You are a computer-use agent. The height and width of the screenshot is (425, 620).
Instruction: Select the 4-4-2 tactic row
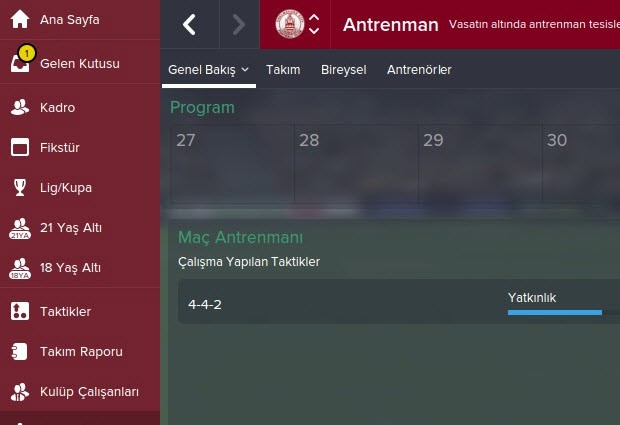(399, 303)
